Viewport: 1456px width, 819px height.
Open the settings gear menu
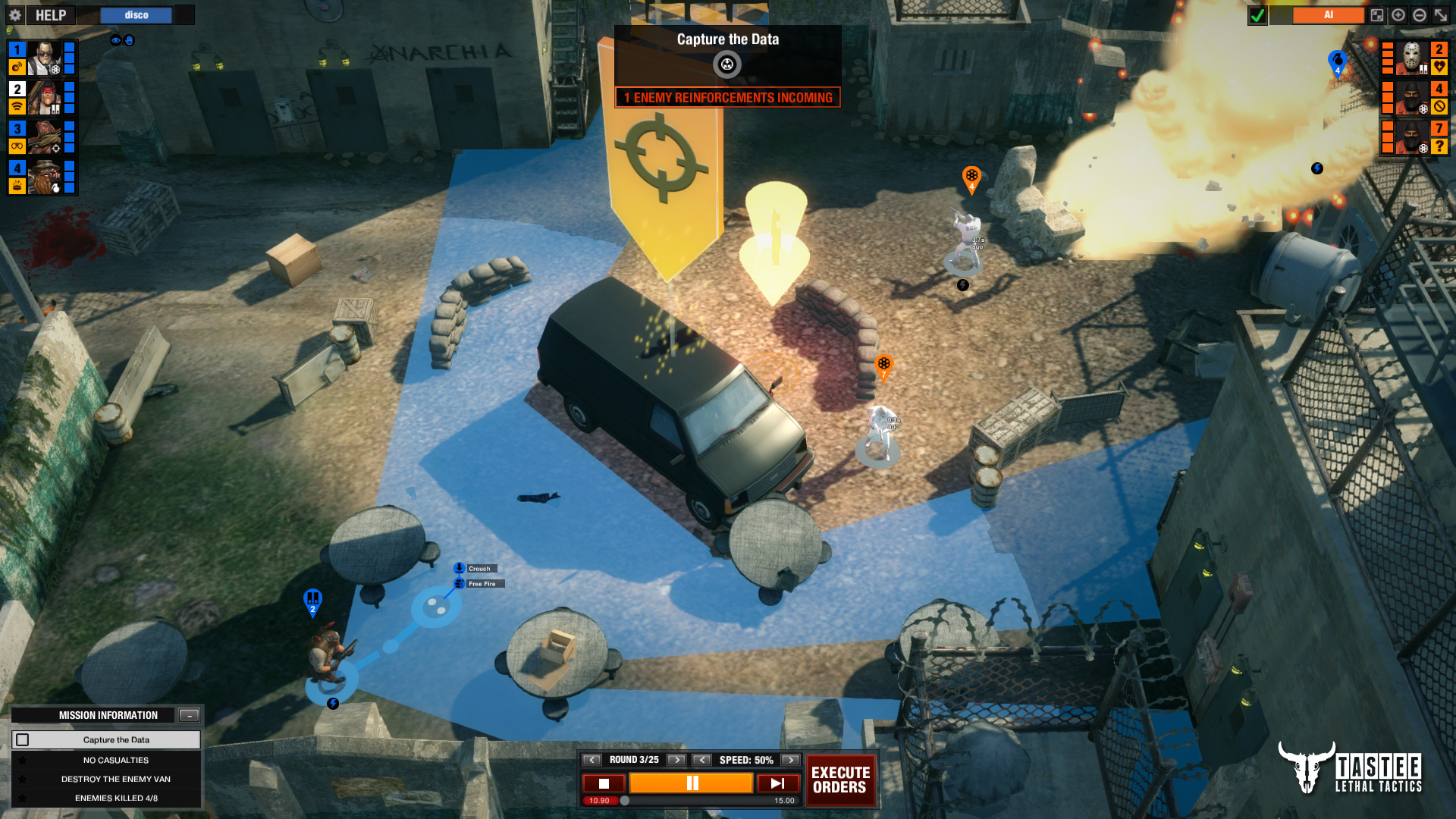click(14, 14)
